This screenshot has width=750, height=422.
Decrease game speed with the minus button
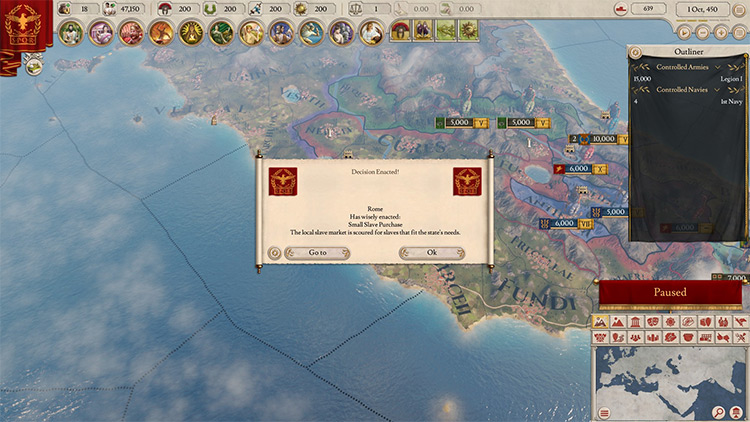coord(700,30)
